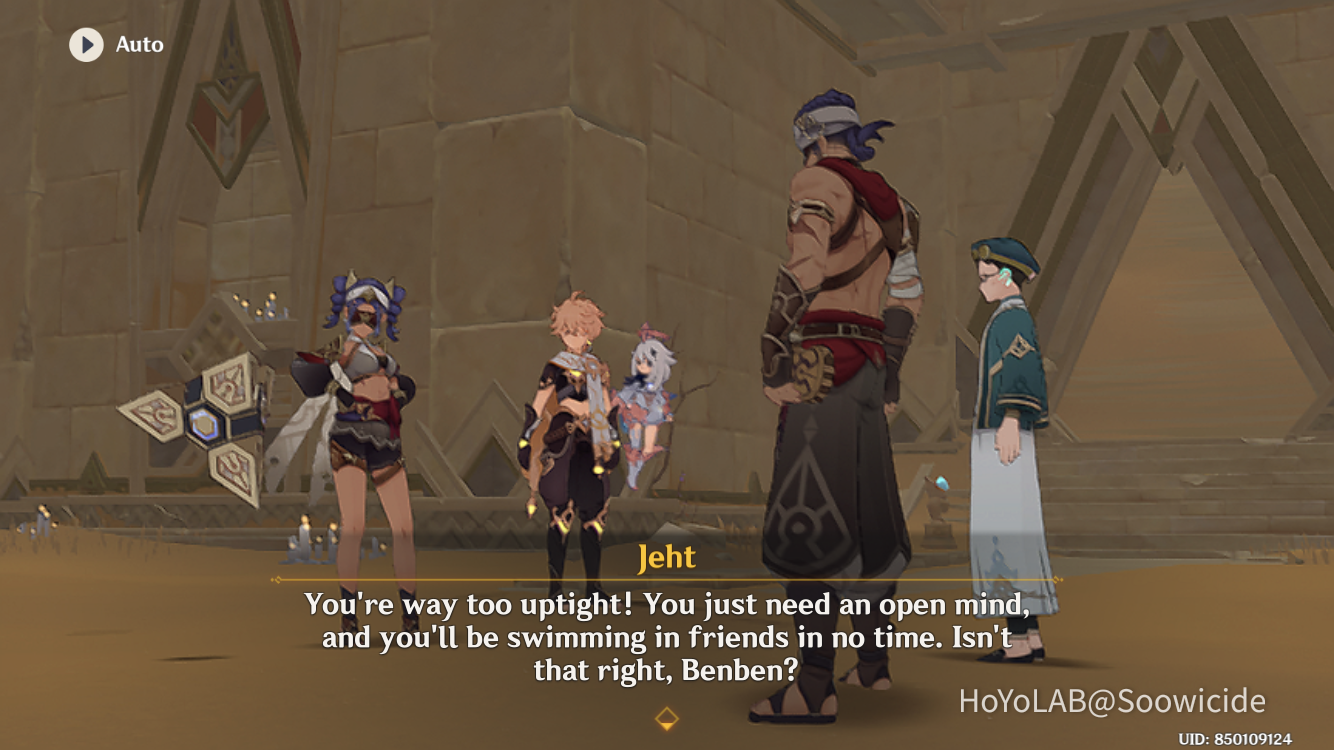
Task: Click the glowing plant in the bottom-left sand
Action: pyautogui.click(x=40, y=517)
